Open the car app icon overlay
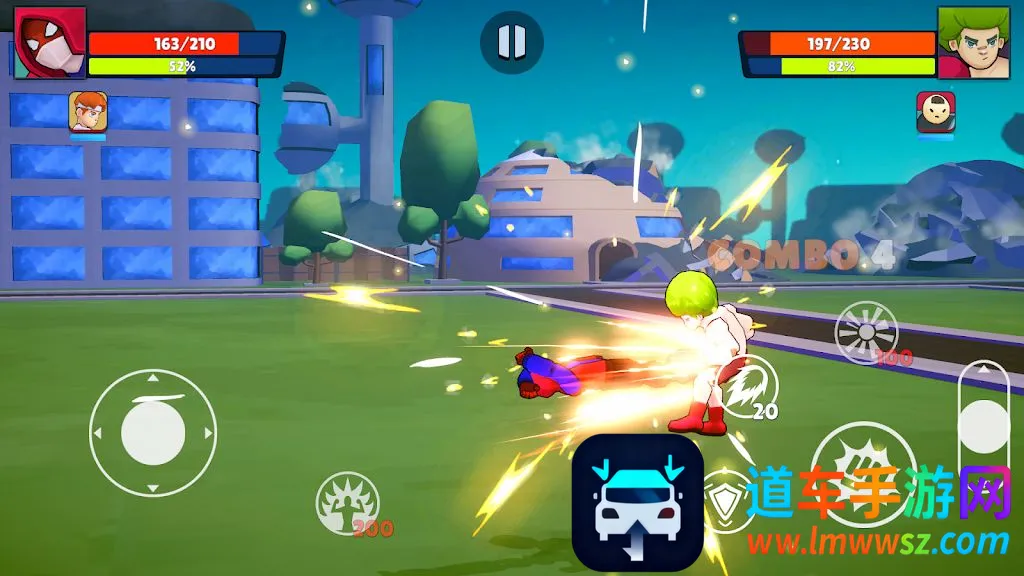Image resolution: width=1024 pixels, height=576 pixels. [637, 503]
